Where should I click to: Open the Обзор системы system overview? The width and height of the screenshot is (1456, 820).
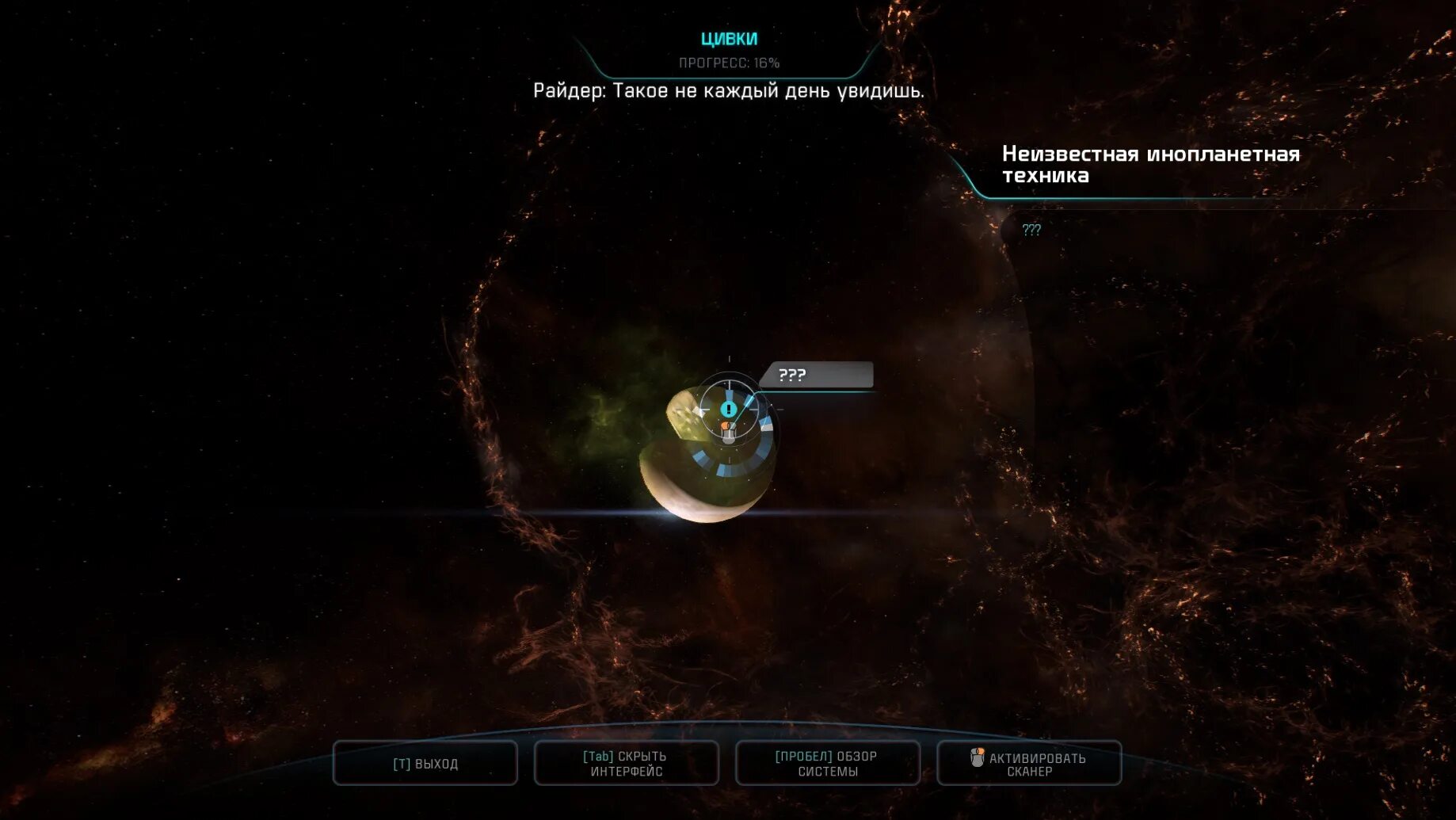(827, 764)
